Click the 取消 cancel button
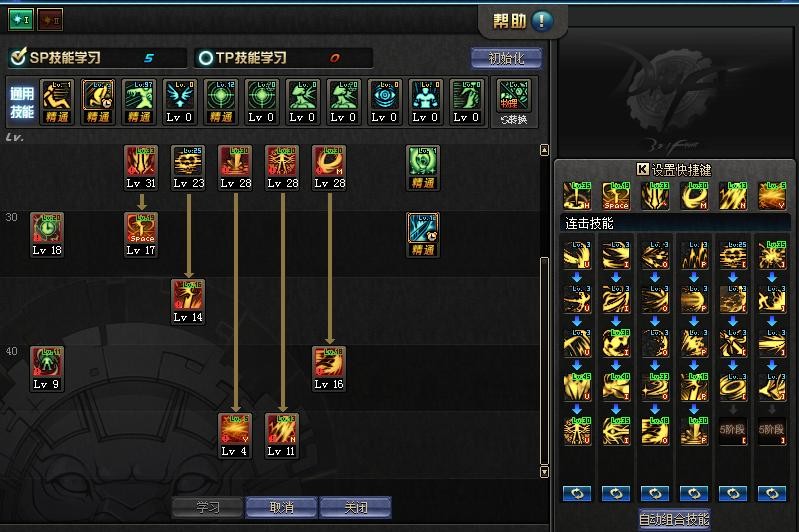The width and height of the screenshot is (799, 532). [281, 507]
